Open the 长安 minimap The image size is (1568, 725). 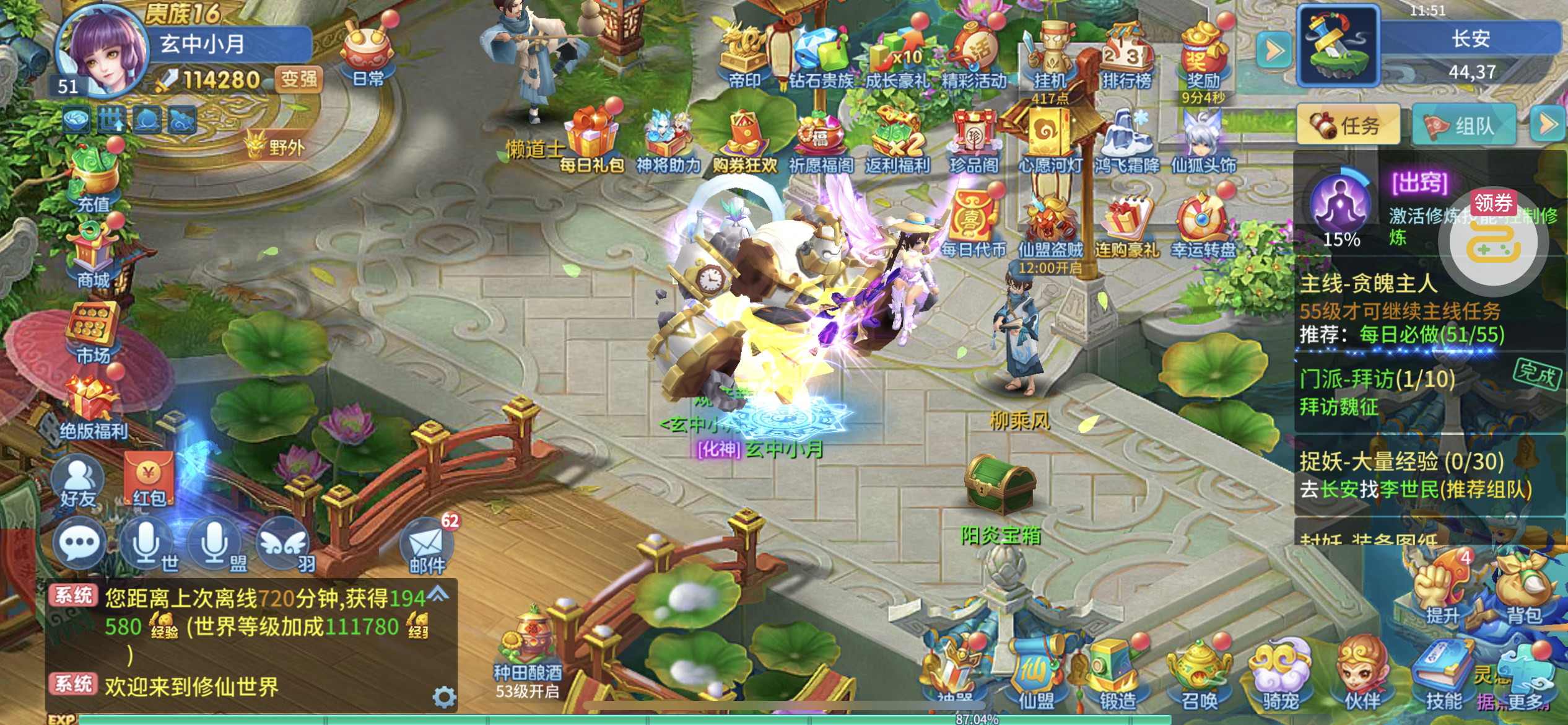pyautogui.click(x=1338, y=45)
